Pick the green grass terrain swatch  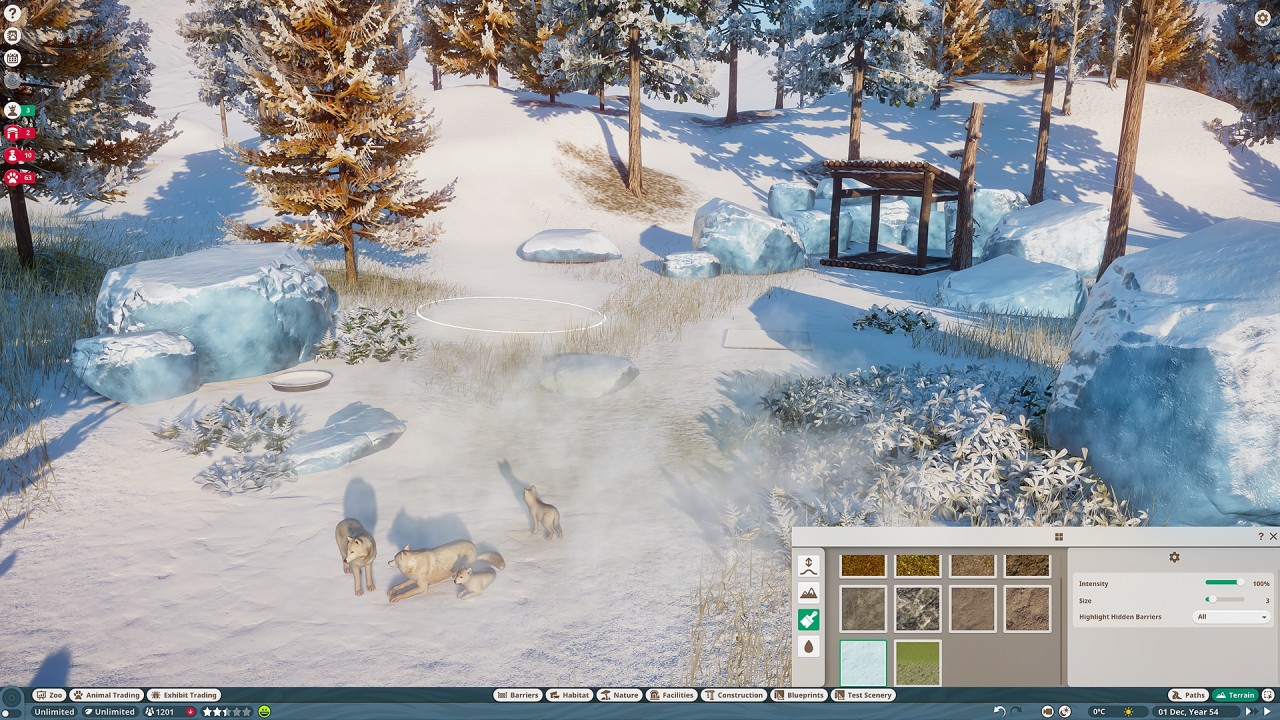click(x=917, y=663)
